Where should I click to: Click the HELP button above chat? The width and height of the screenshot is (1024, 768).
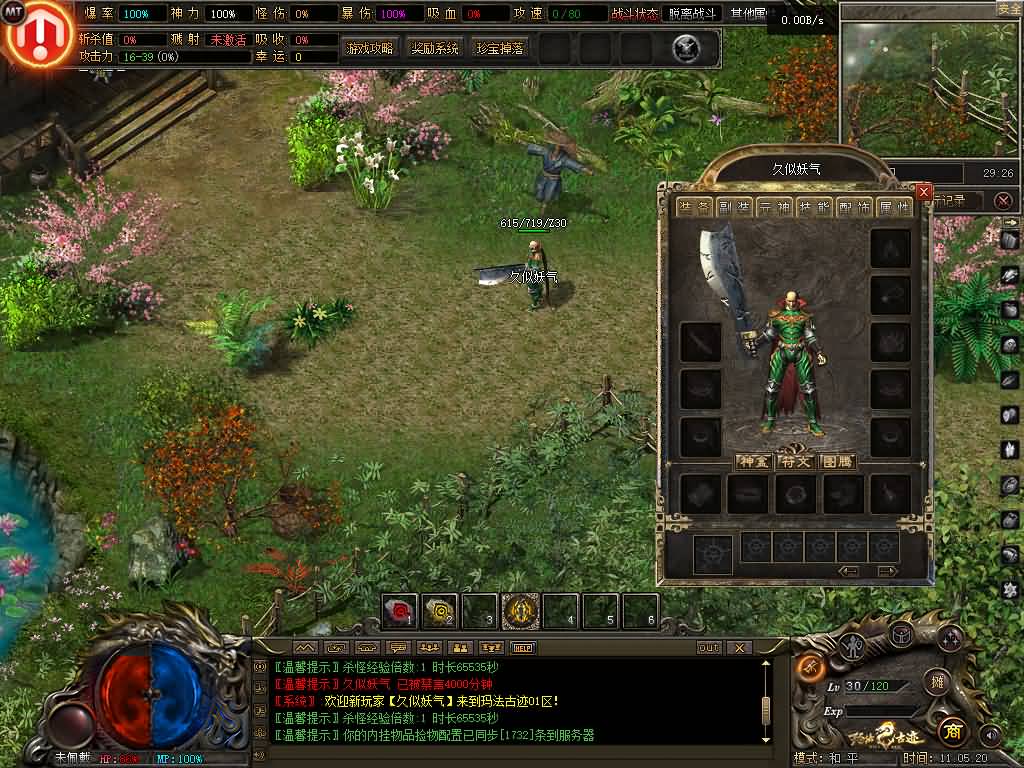click(x=523, y=648)
